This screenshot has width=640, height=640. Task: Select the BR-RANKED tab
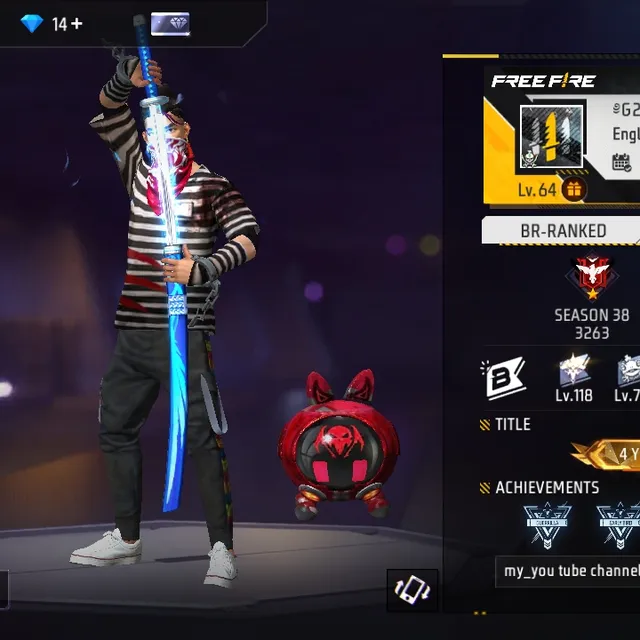tap(563, 231)
